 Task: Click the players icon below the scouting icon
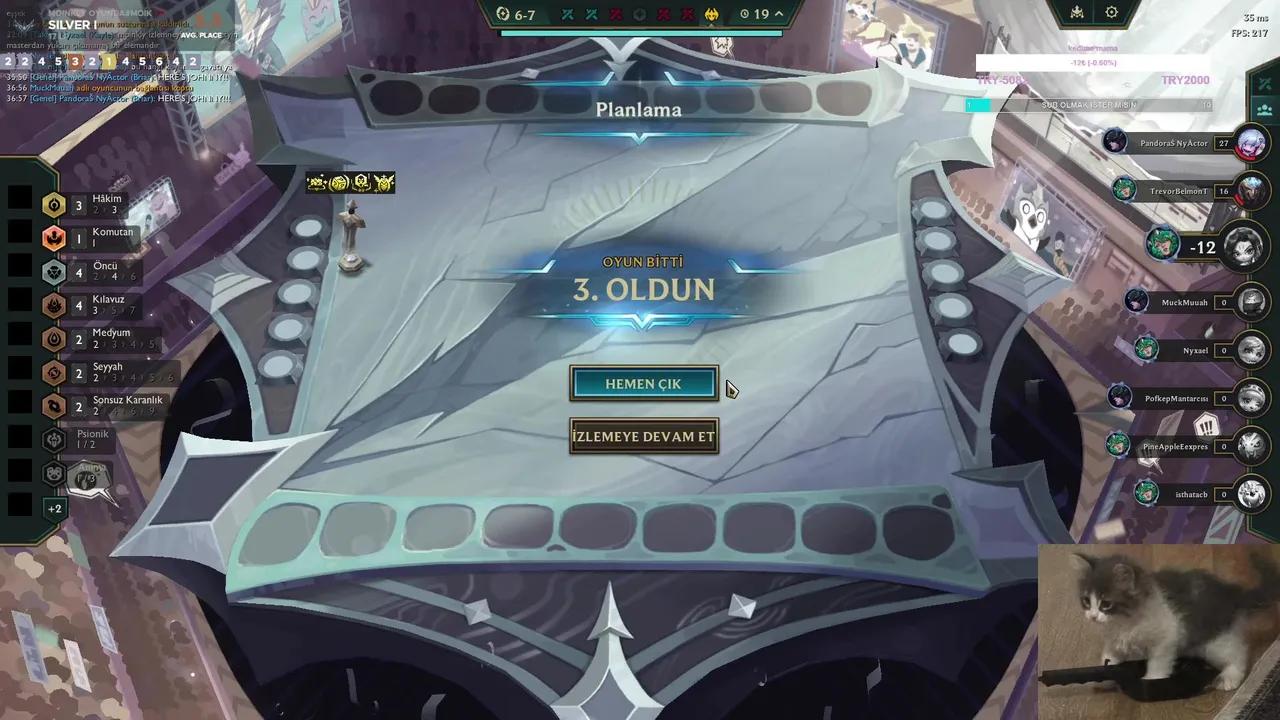click(1262, 110)
